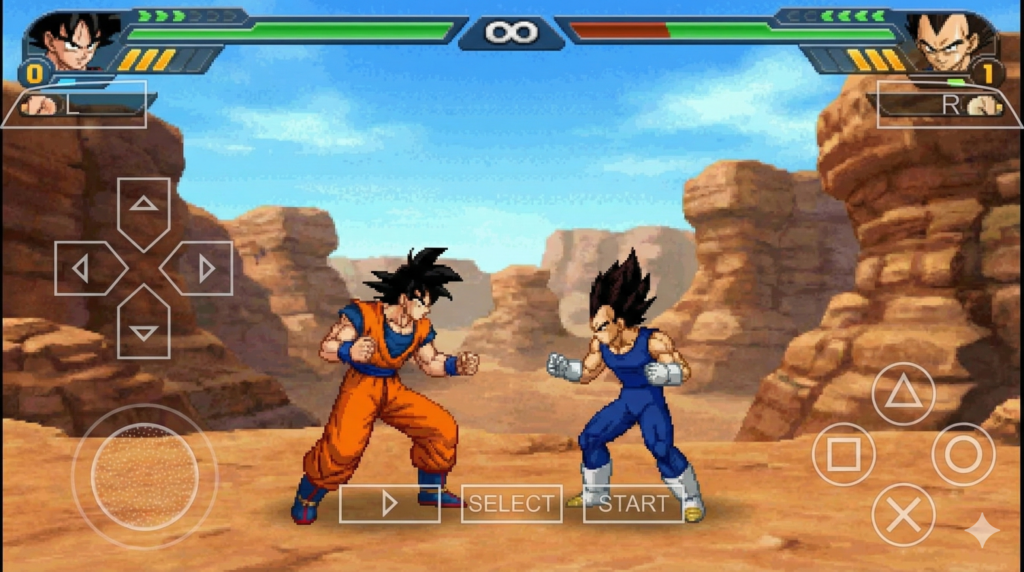
Task: Tap the sparkle star icon in the corner
Action: [981, 530]
